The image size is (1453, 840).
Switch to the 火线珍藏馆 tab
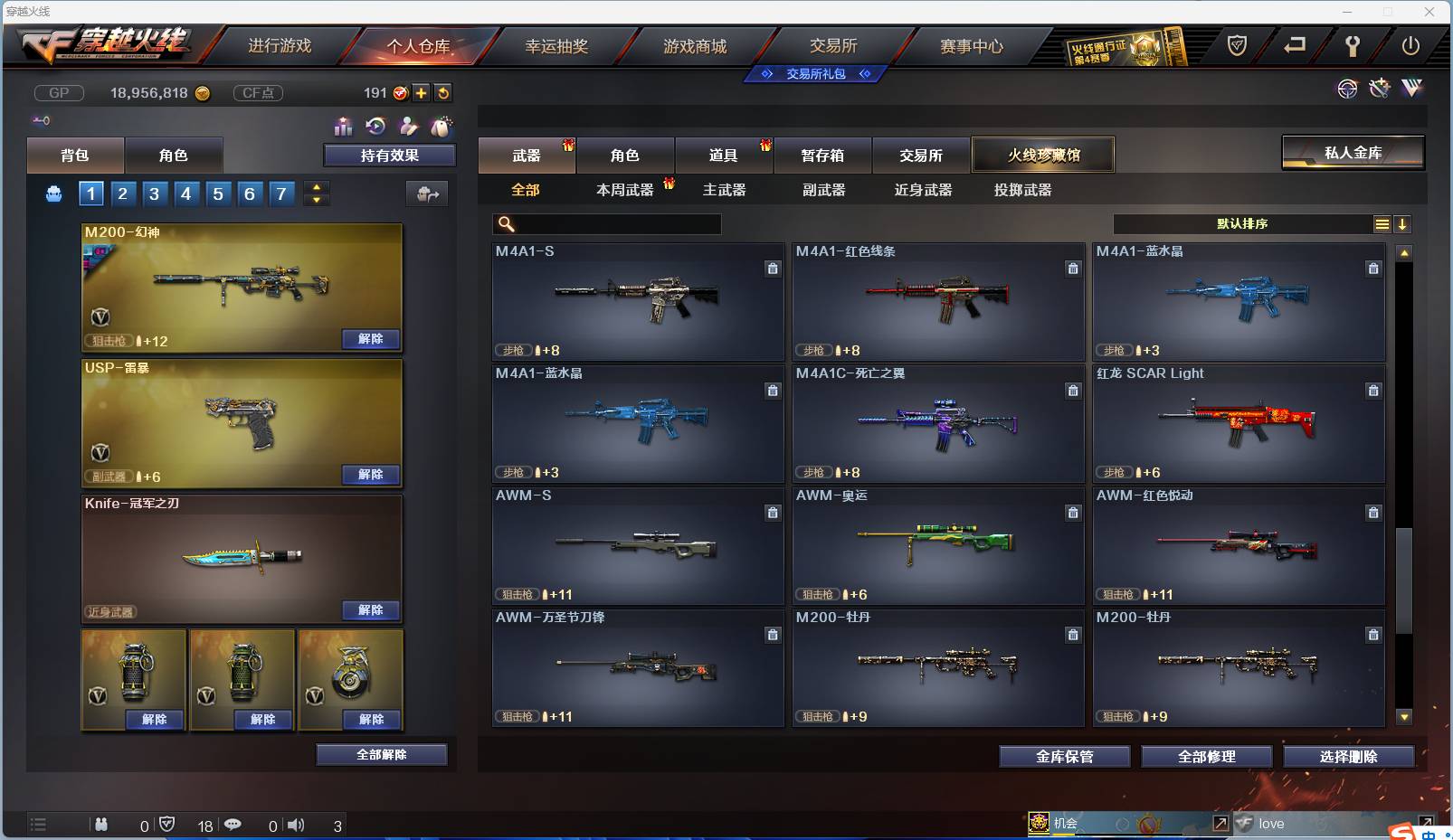(1044, 155)
